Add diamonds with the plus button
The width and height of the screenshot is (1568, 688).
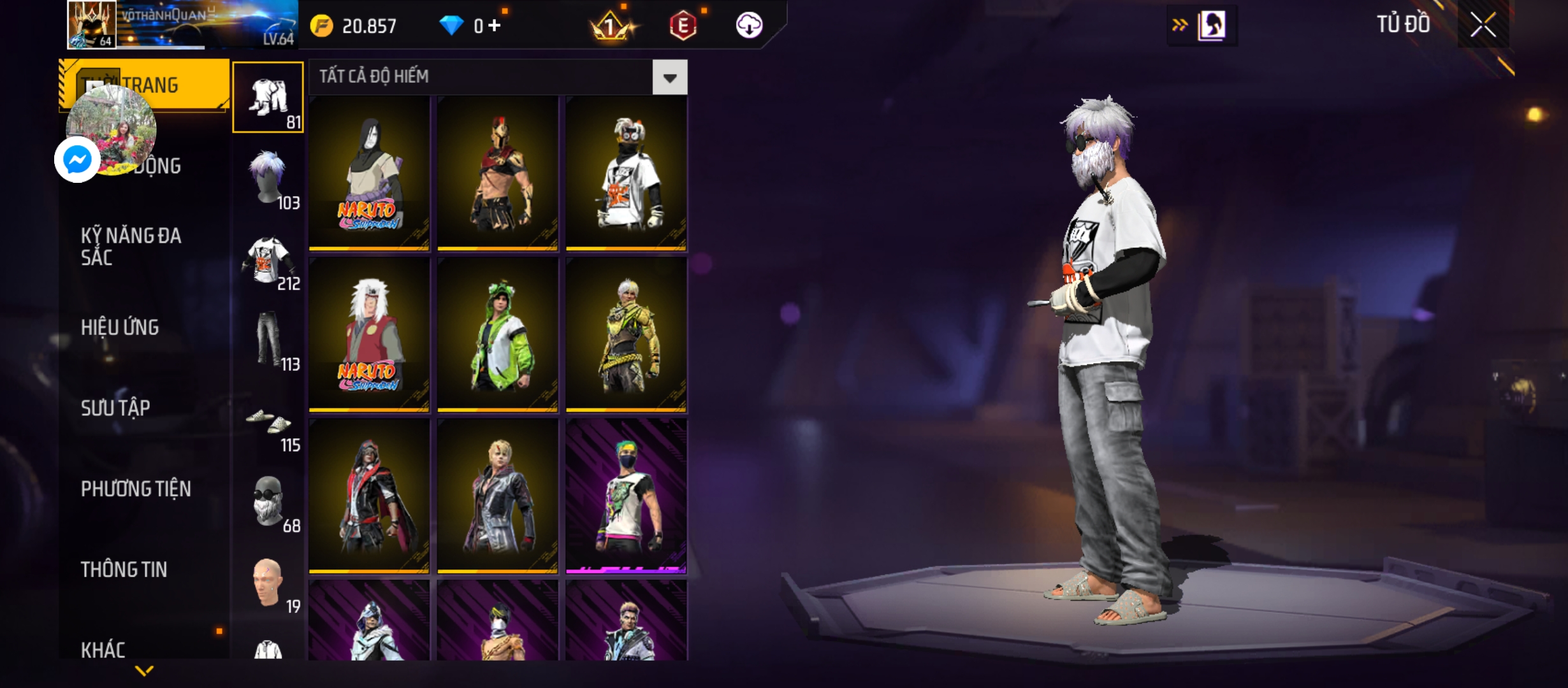[495, 25]
